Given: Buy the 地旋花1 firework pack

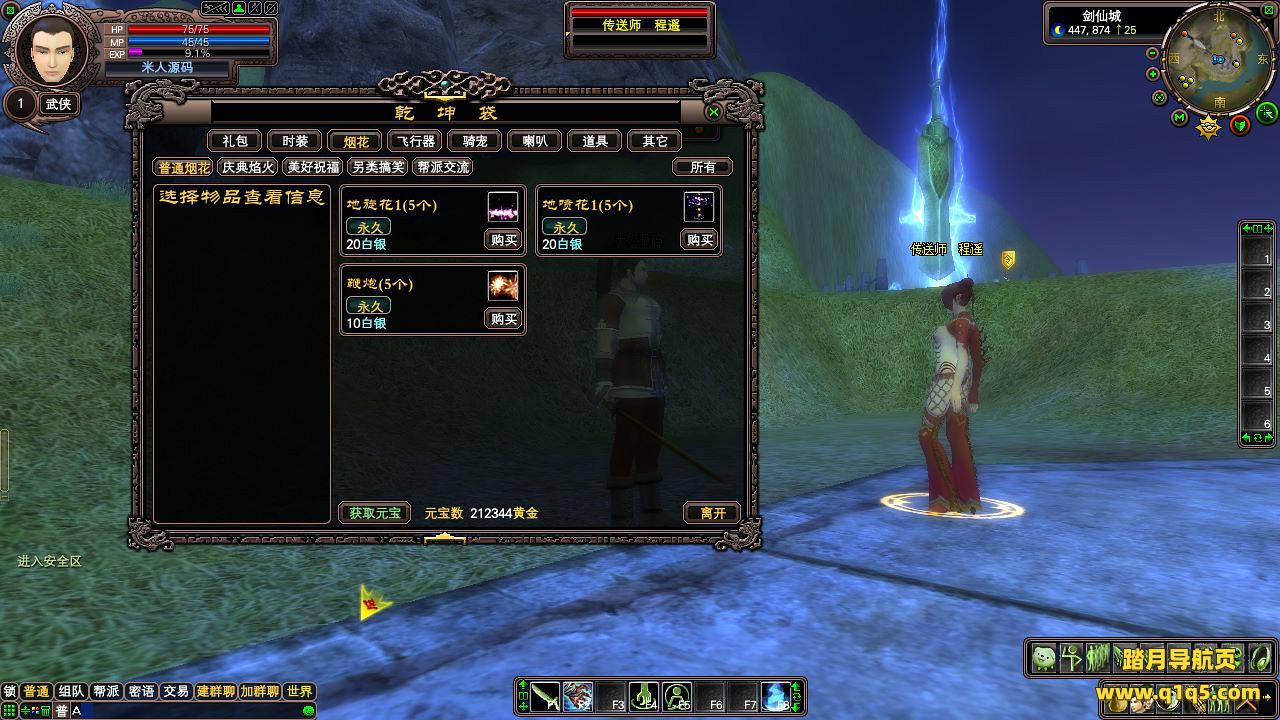Looking at the screenshot, I should click(504, 240).
